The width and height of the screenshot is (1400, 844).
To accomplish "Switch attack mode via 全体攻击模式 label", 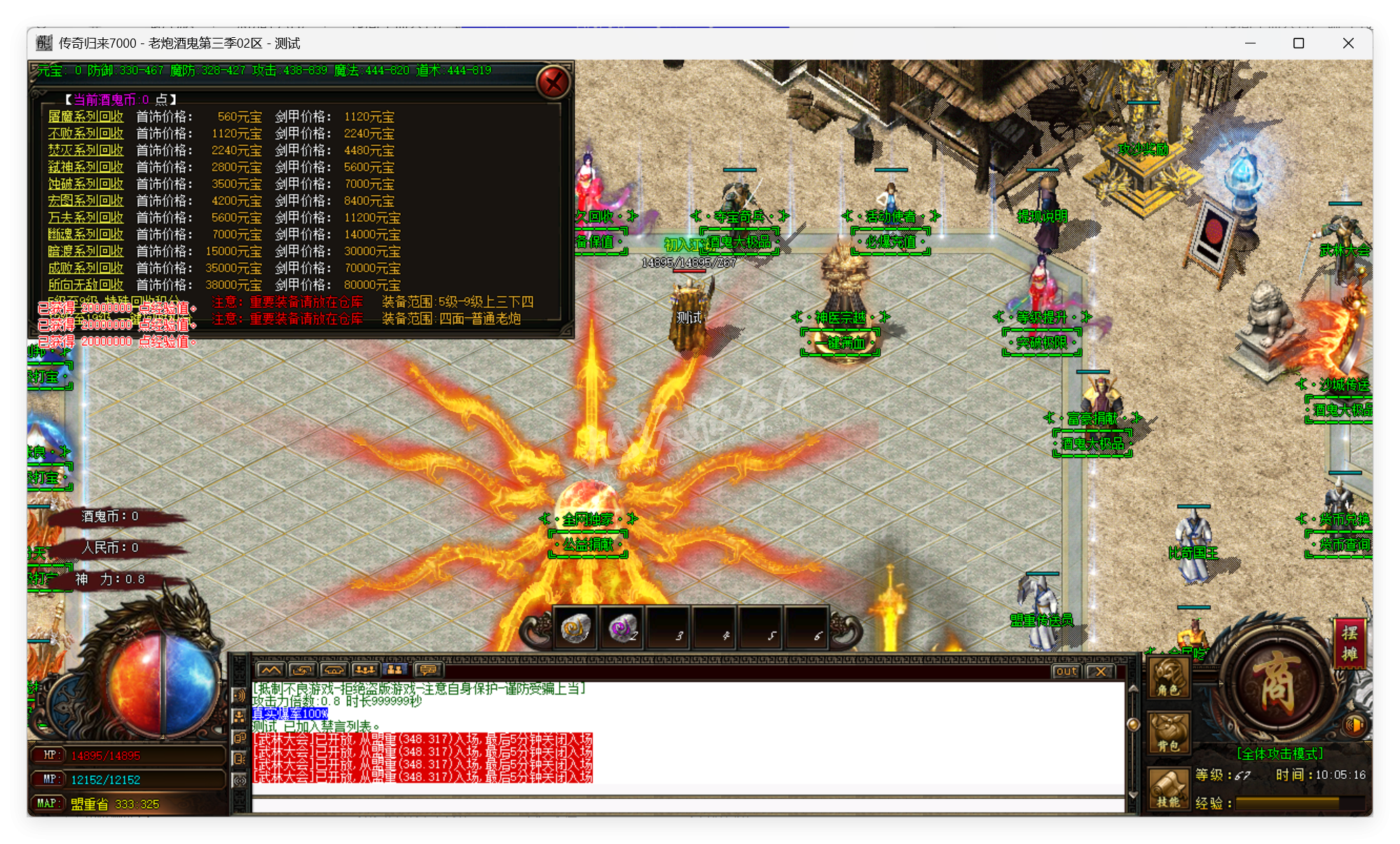I will pos(1280,755).
